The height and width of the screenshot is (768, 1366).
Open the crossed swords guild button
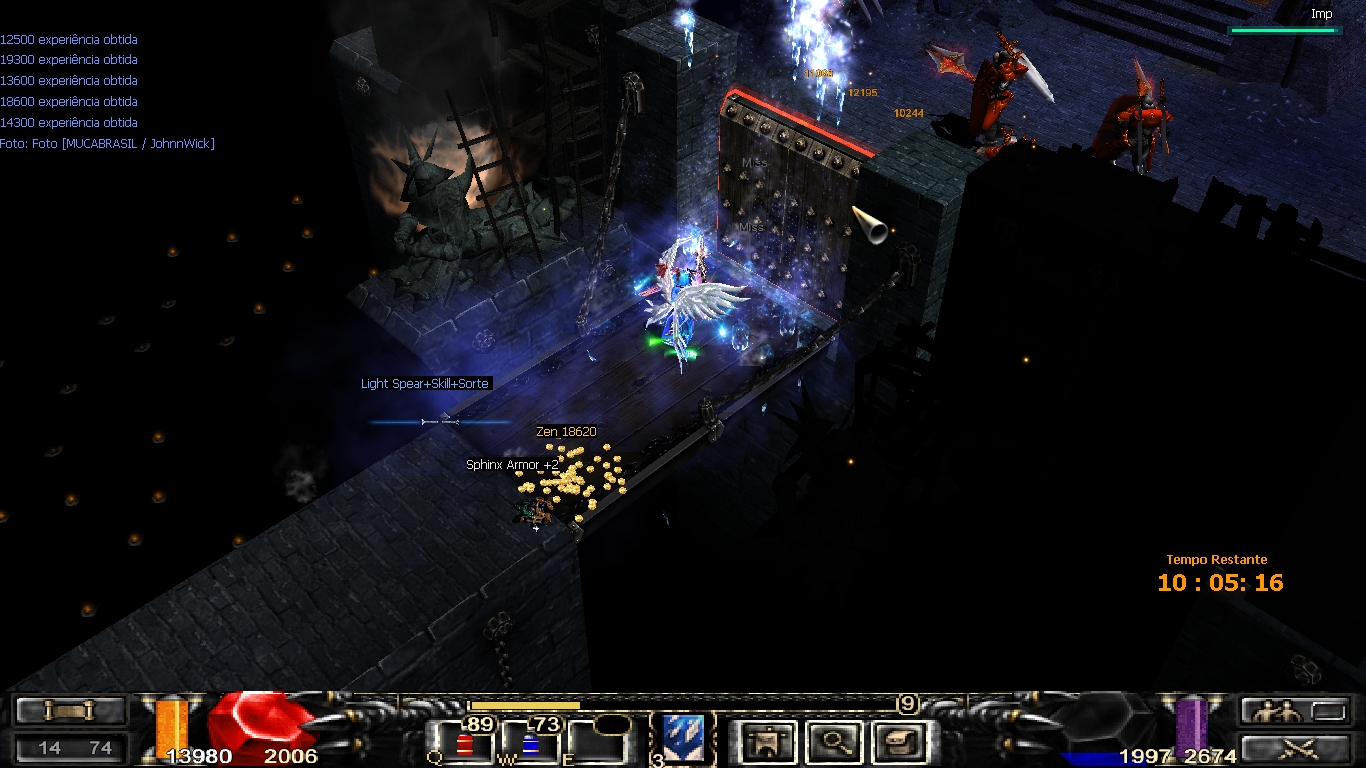click(1284, 748)
